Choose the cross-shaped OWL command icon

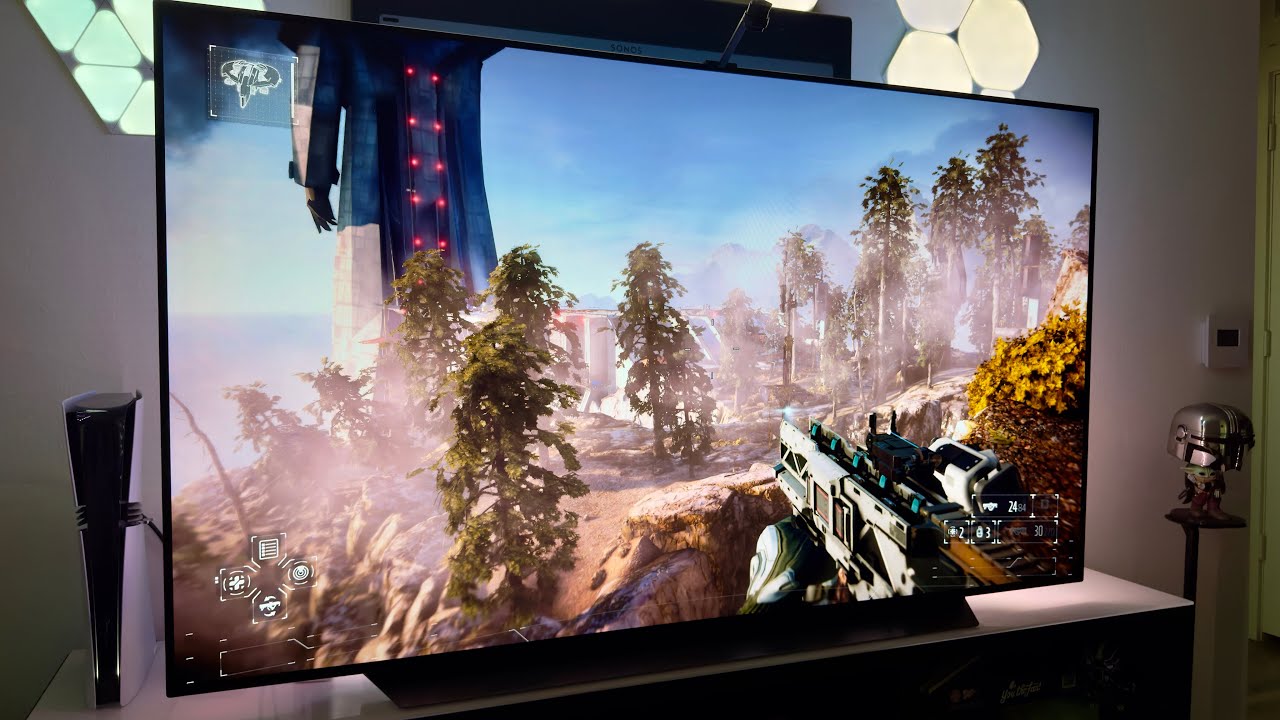(236, 581)
